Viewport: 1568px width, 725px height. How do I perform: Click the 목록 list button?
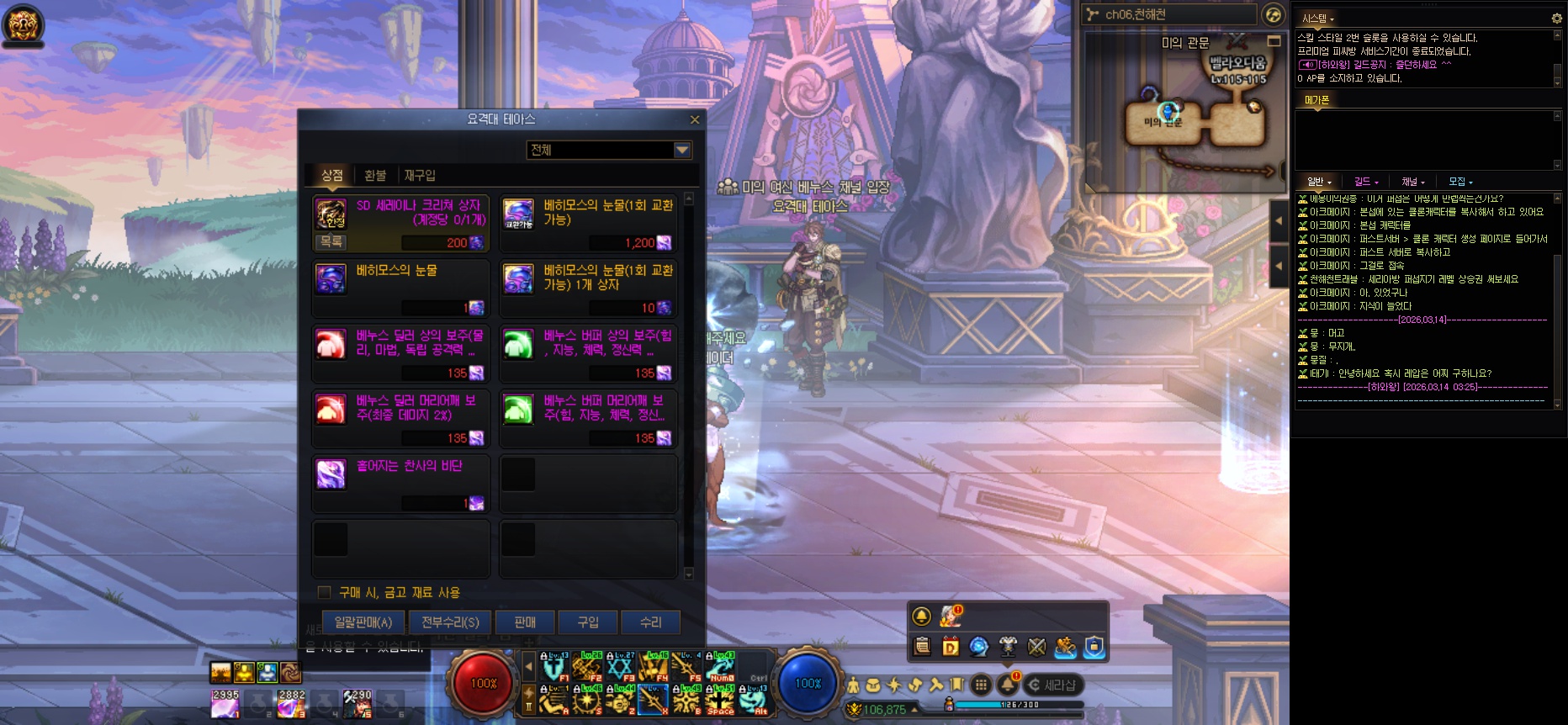coord(331,241)
